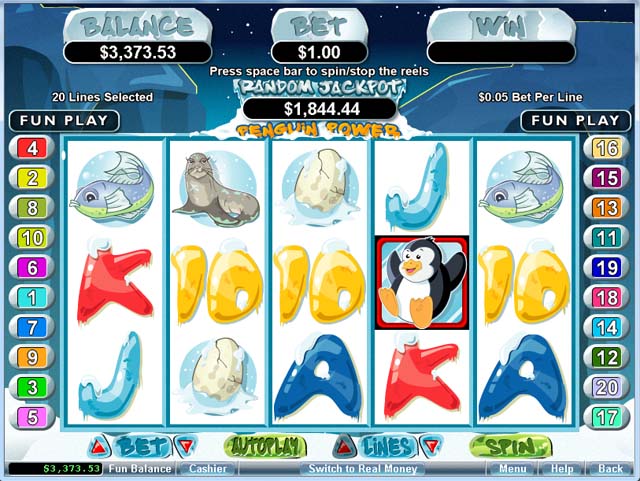Select payline number 13

click(x=607, y=208)
